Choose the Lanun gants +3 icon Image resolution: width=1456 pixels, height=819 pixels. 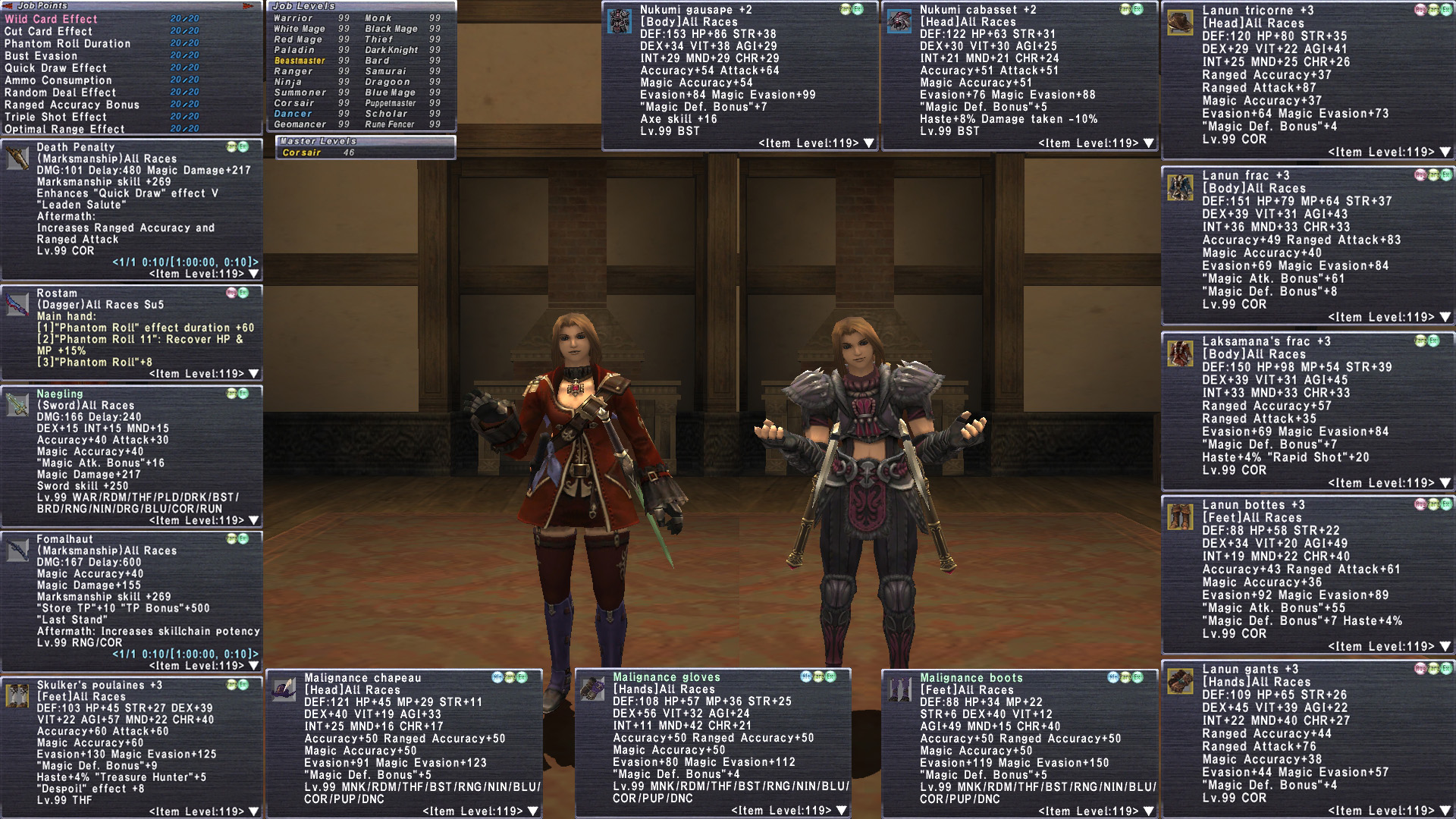pyautogui.click(x=1180, y=681)
